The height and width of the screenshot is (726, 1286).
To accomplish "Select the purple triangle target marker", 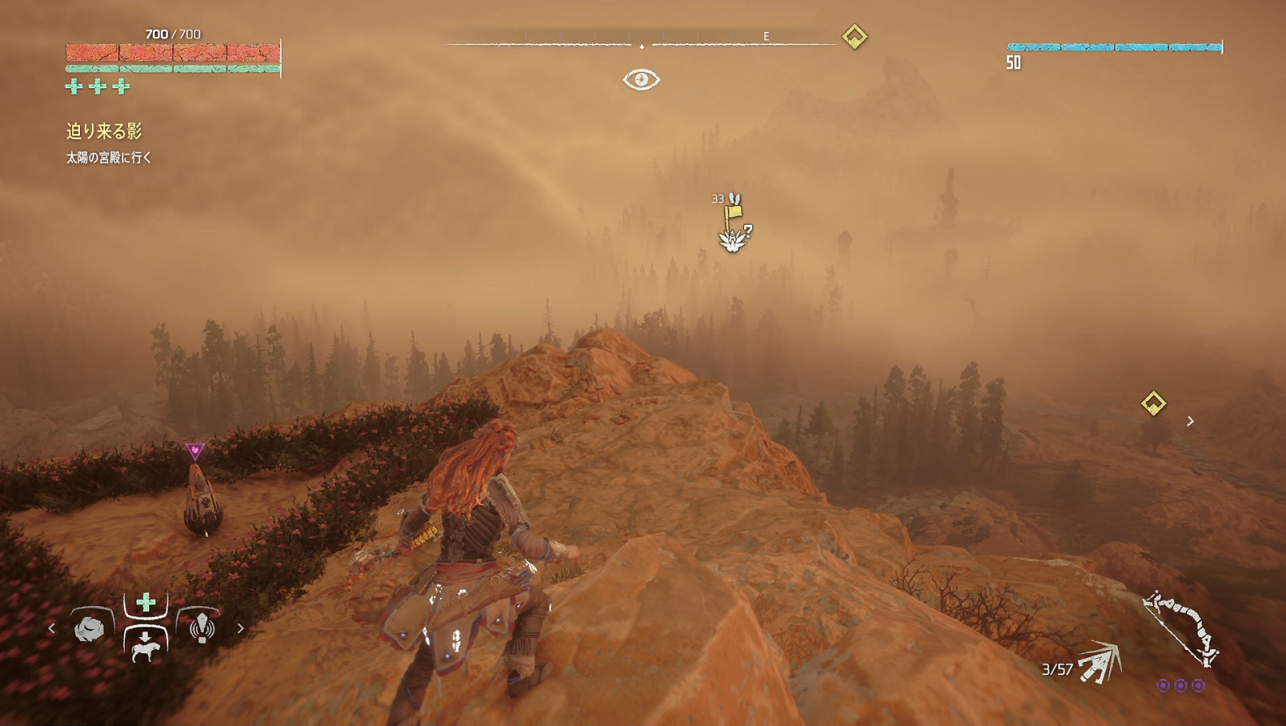I will pyautogui.click(x=195, y=452).
